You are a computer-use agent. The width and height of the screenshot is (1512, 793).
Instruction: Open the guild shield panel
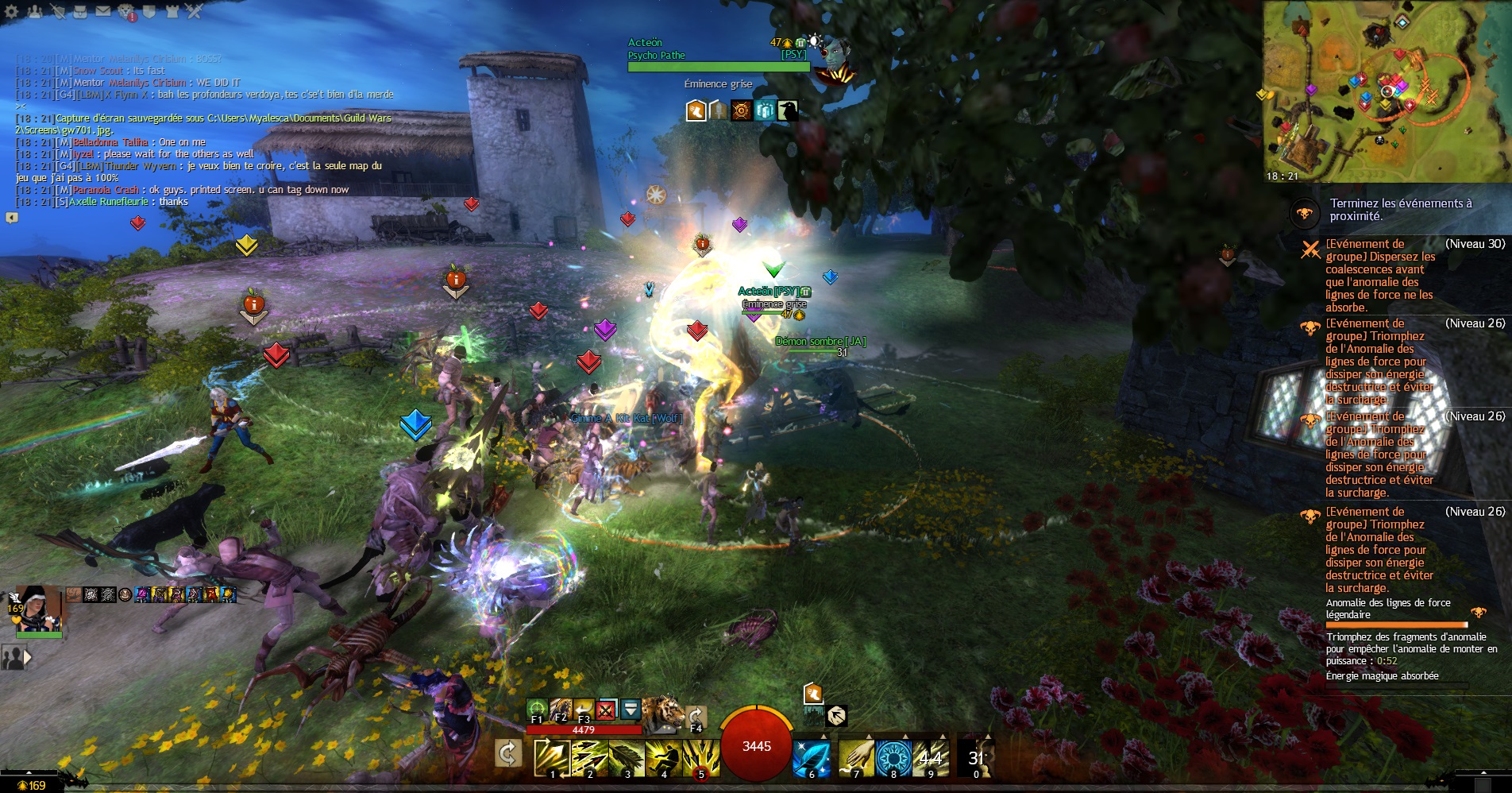(x=148, y=11)
